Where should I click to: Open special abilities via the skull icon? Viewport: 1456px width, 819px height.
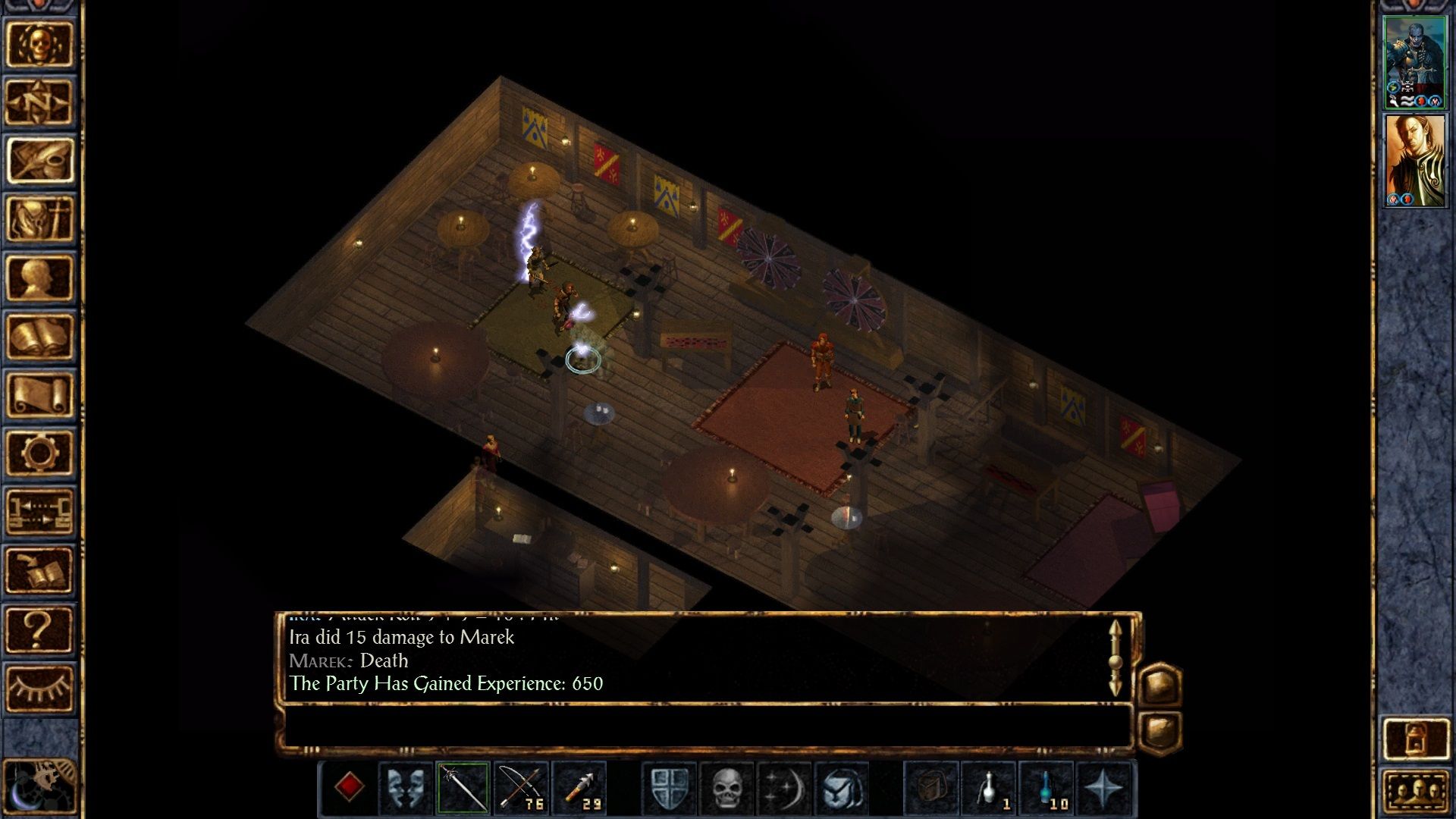[726, 789]
